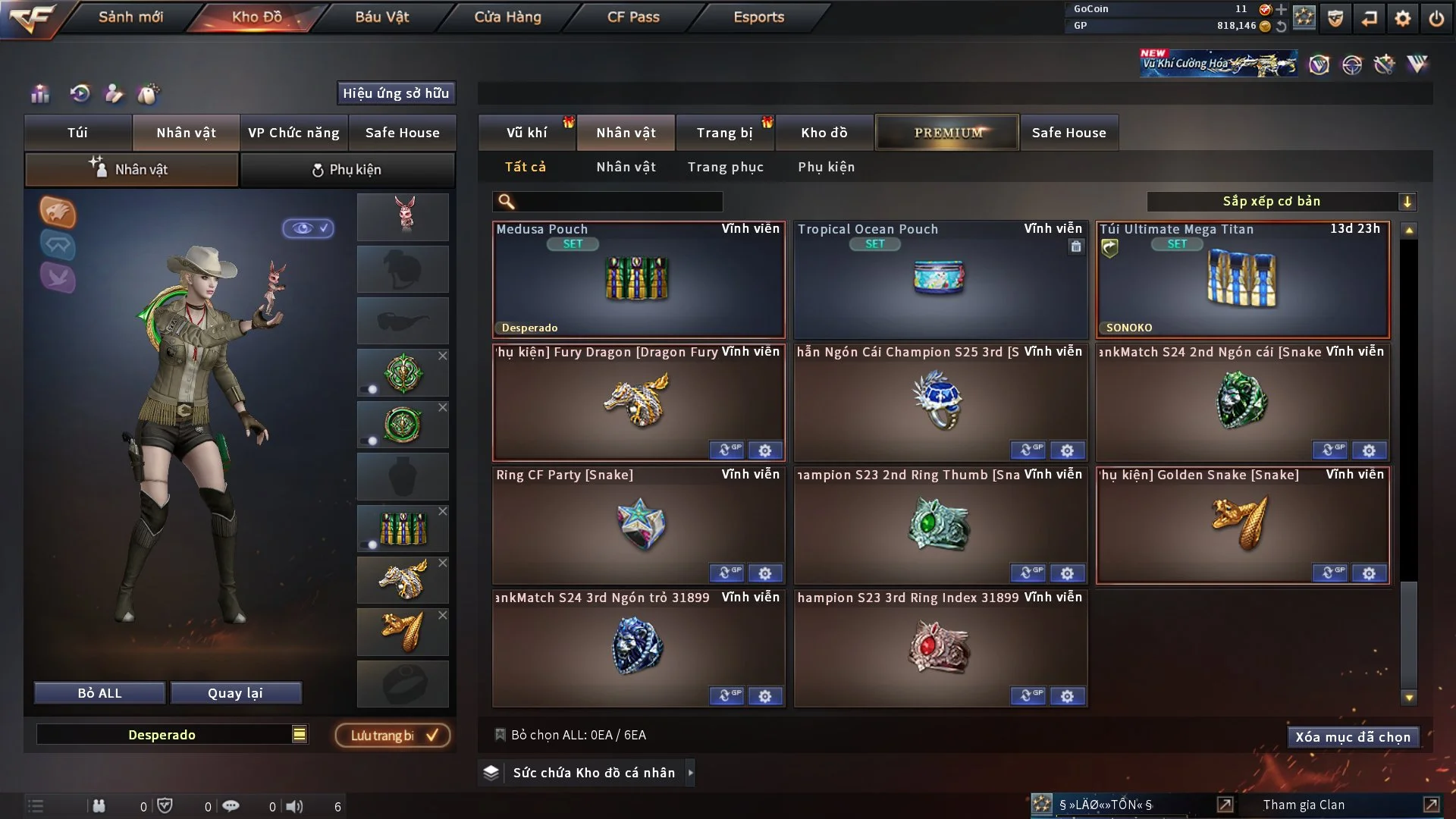Click the Quay lại button

point(235,693)
